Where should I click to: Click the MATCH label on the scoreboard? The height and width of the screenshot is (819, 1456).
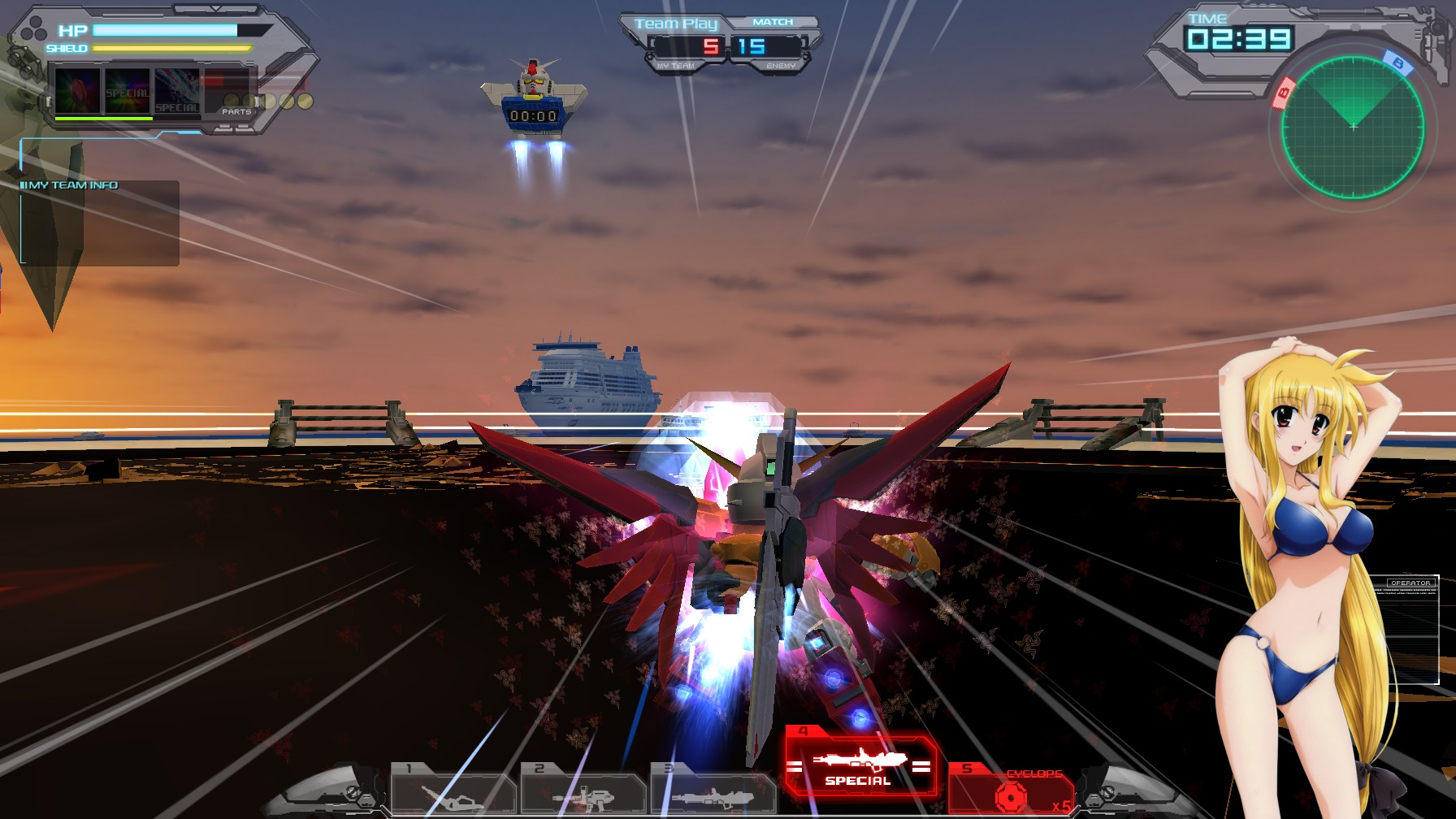(773, 21)
